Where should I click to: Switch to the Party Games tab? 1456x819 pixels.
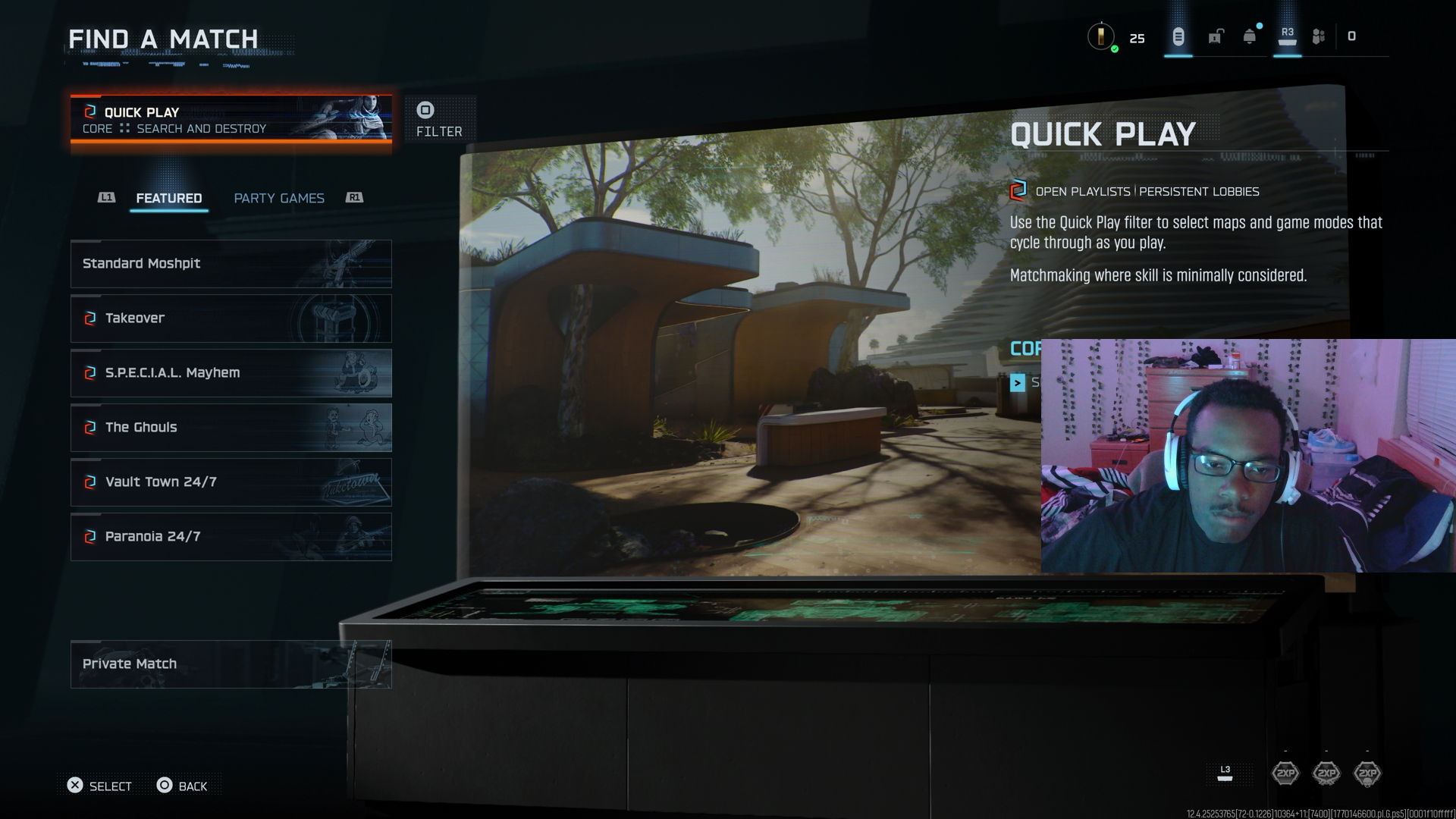coord(279,198)
